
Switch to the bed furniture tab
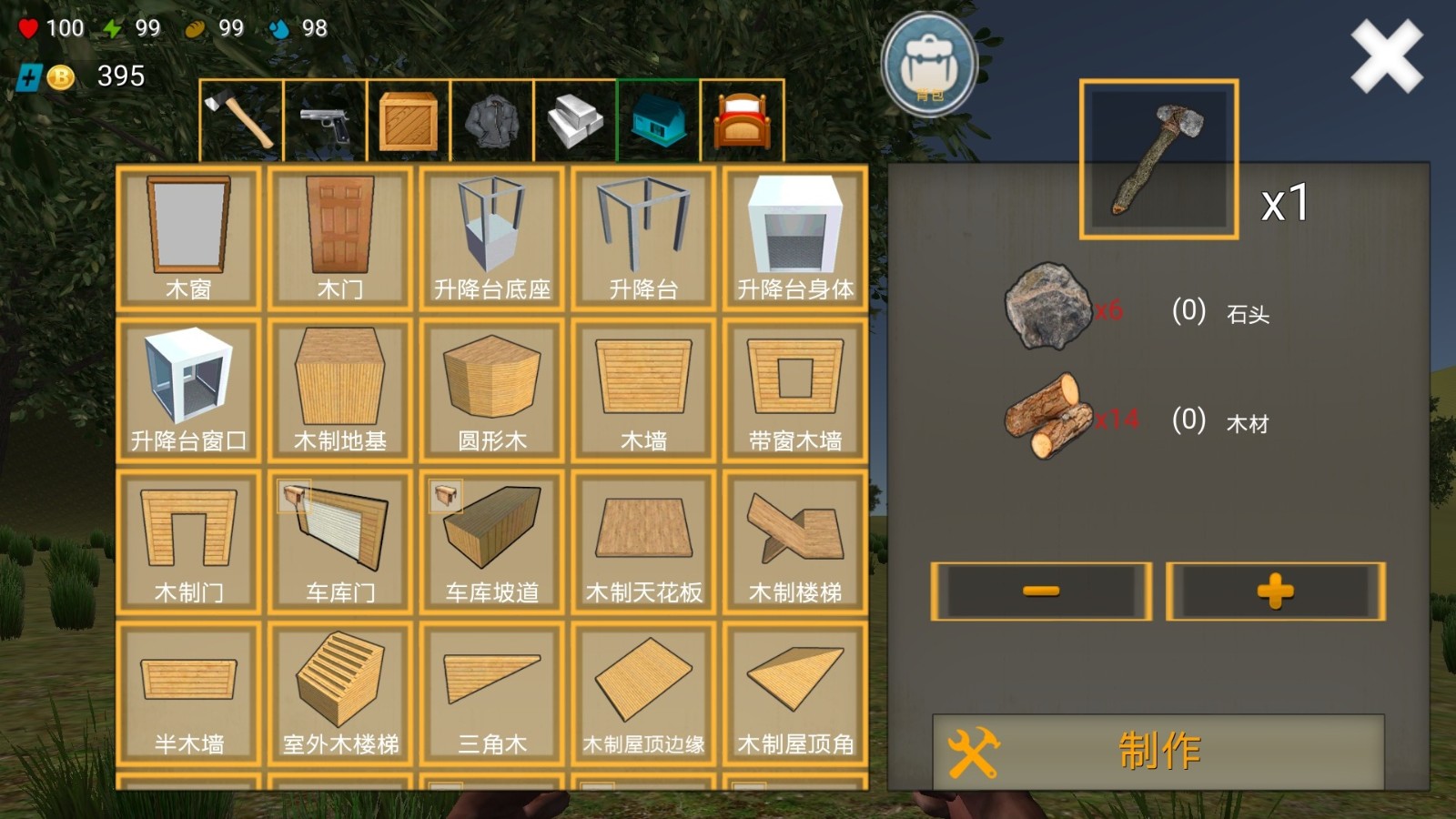[x=742, y=120]
